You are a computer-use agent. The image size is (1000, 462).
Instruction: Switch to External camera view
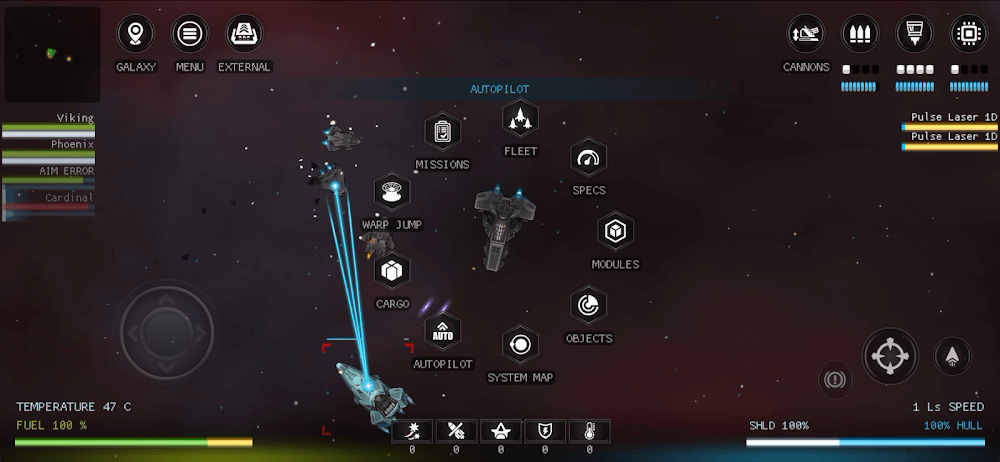244,35
